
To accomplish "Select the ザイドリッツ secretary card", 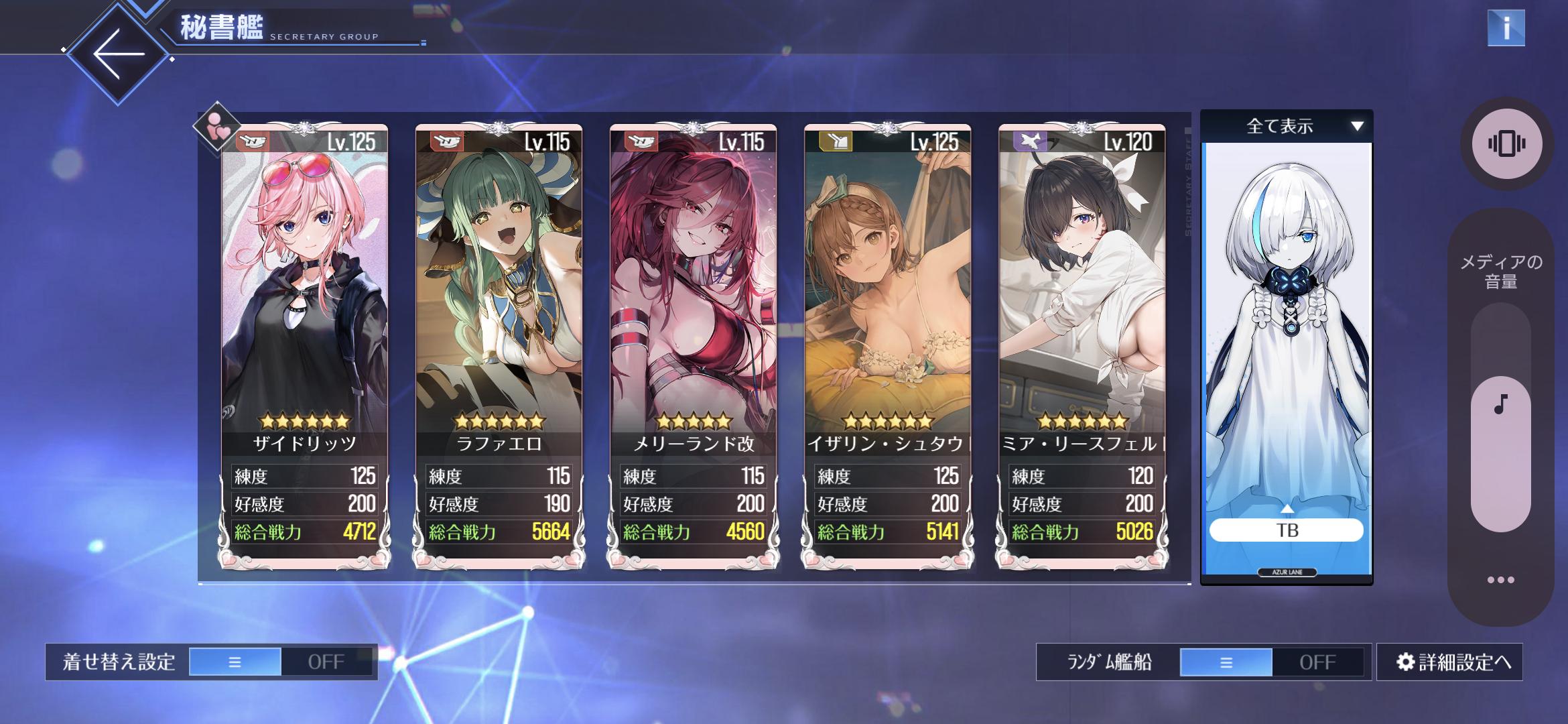I will click(304, 302).
